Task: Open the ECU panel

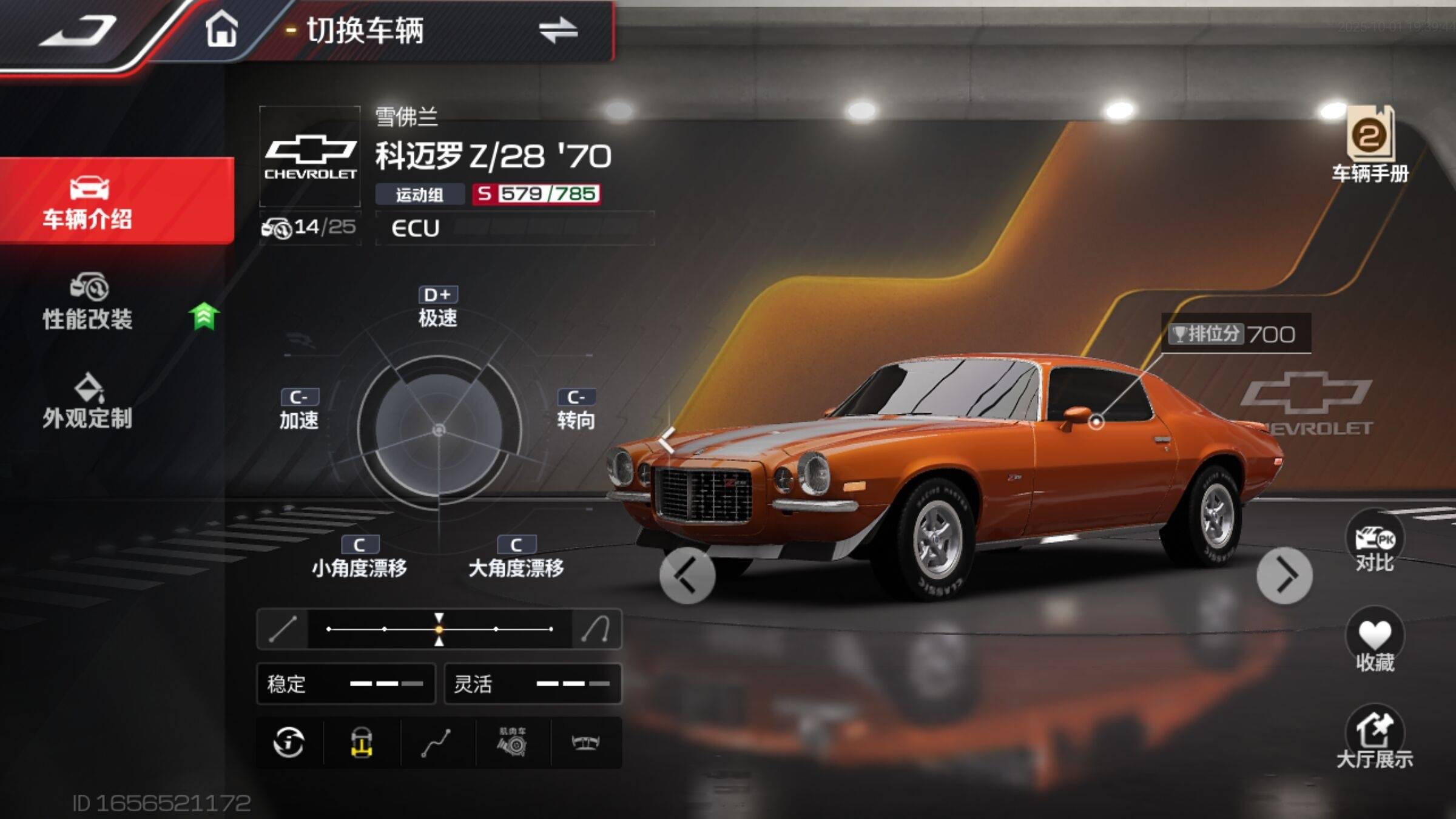Action: [x=514, y=228]
